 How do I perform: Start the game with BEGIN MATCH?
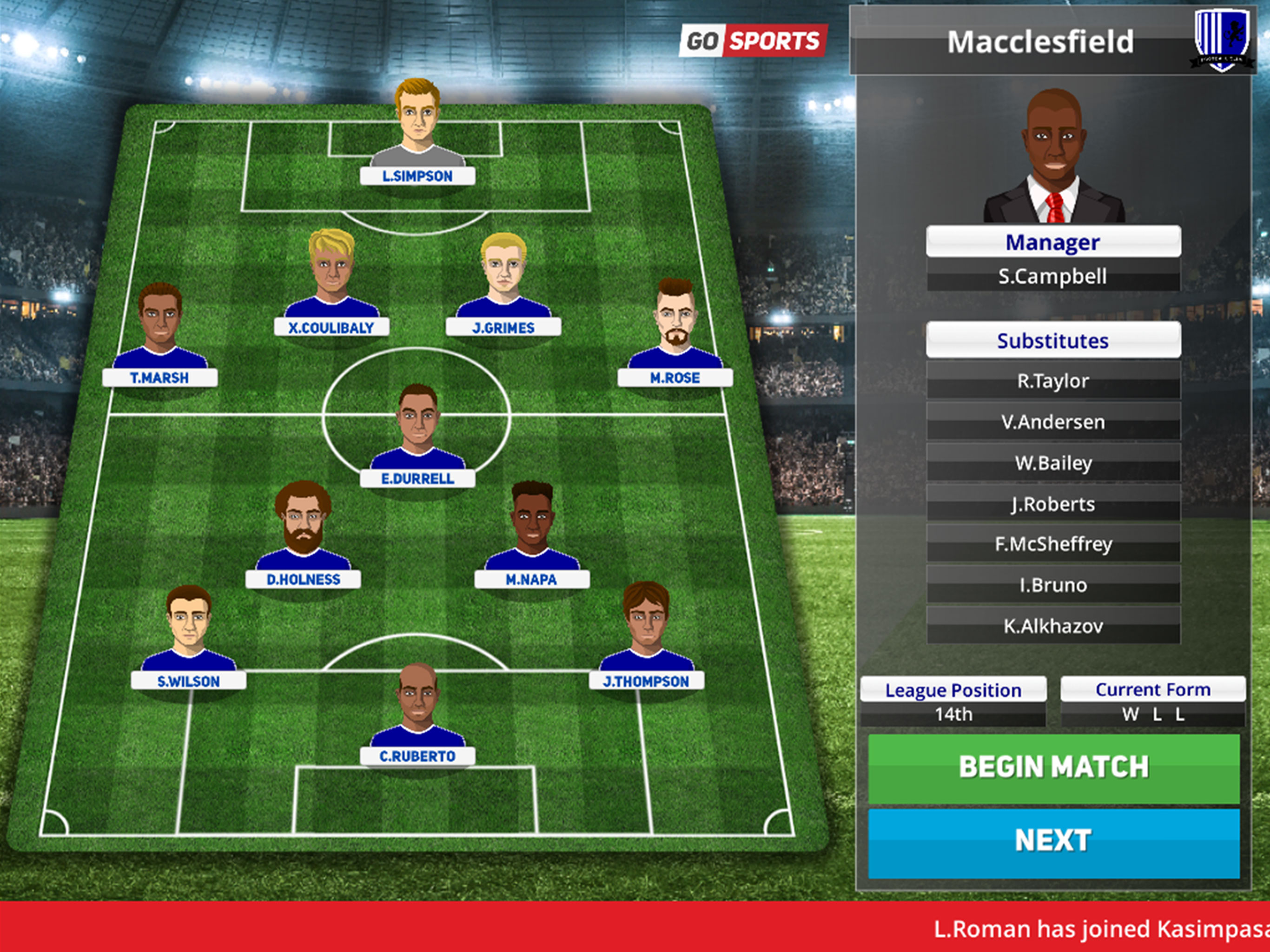click(1053, 767)
